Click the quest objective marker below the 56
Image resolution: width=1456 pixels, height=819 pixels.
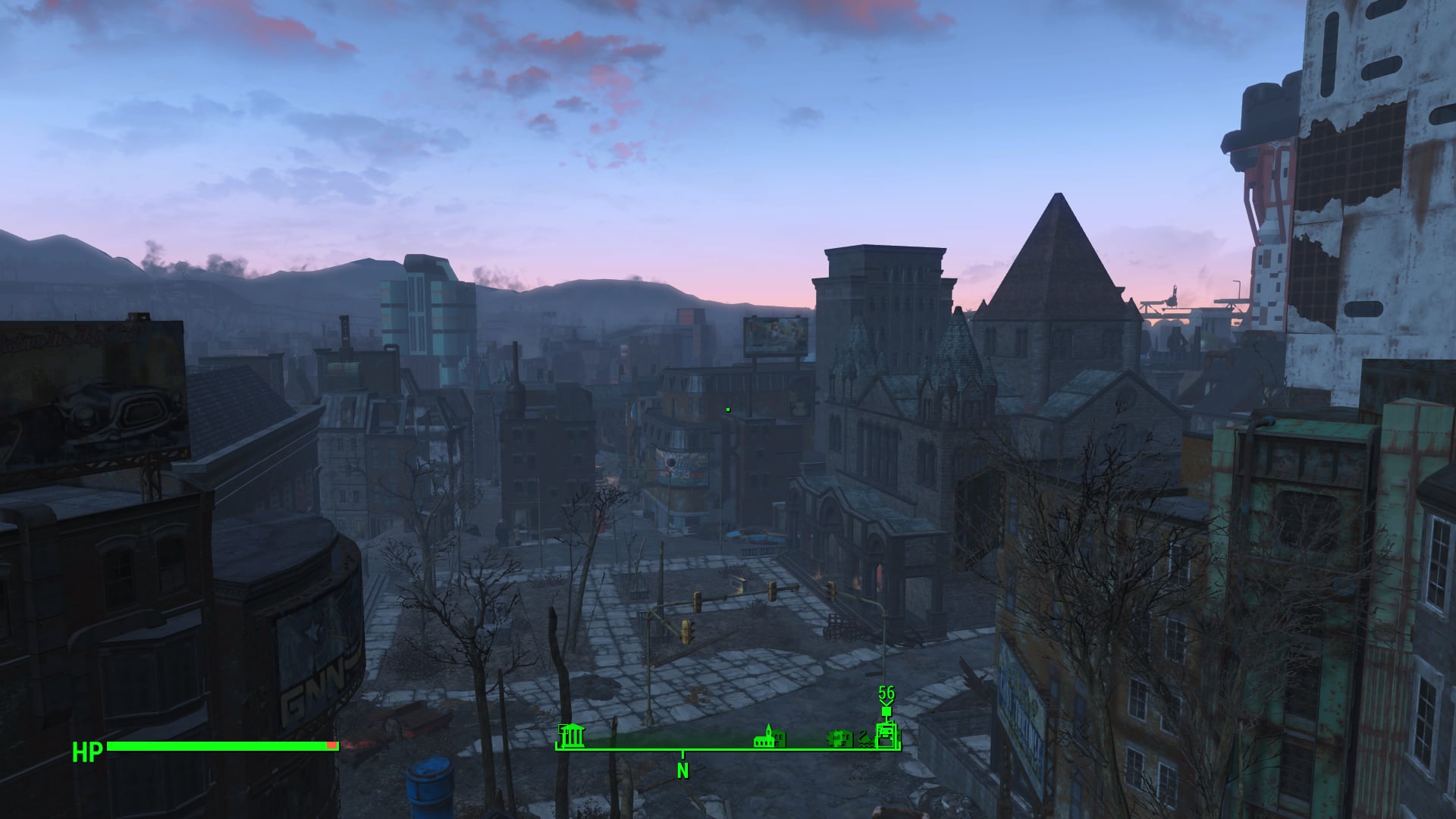(886, 711)
